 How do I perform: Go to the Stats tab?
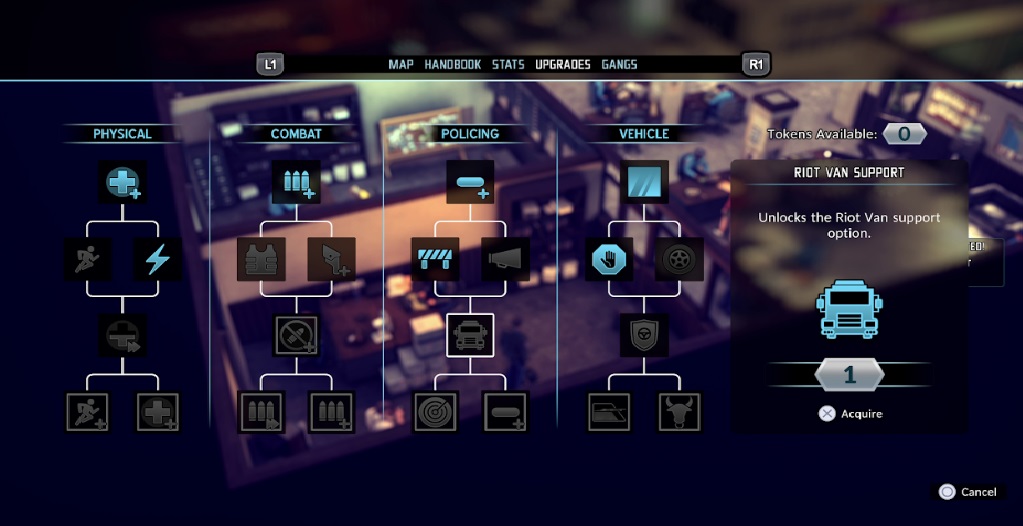point(508,65)
